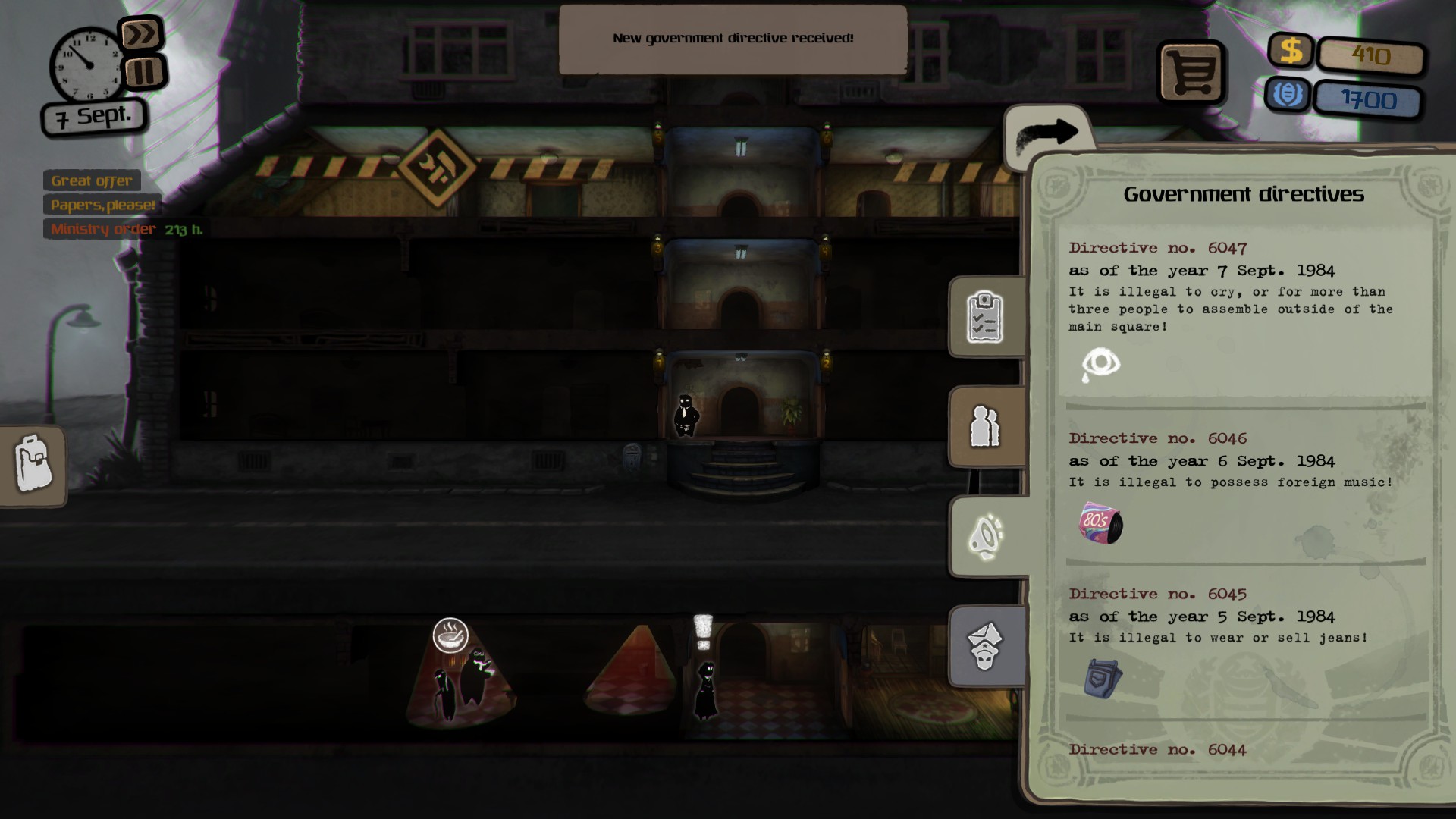This screenshot has width=1456, height=819.
Task: Switch to the checklist tasks tab
Action: tap(985, 317)
